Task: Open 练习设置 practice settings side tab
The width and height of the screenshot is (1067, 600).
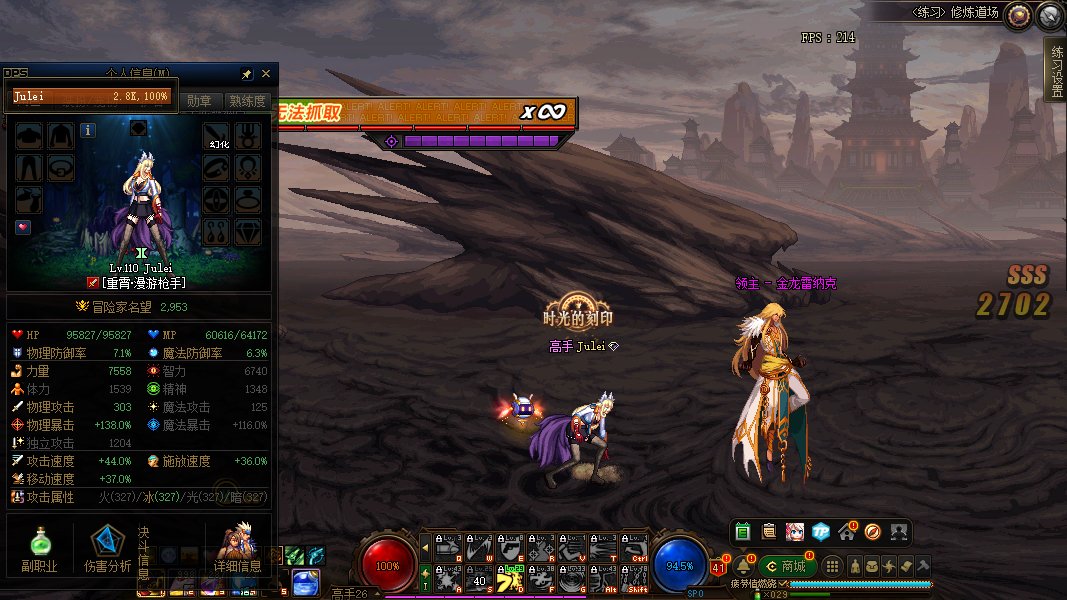Action: (x=1055, y=70)
